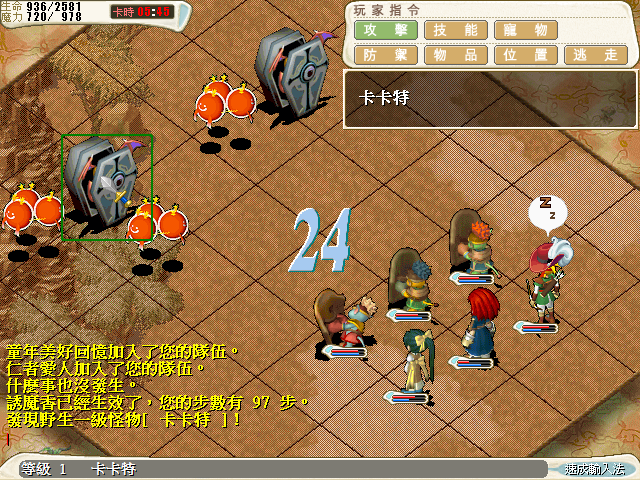Target the enemy inside the green selection box
This screenshot has width=640, height=480.
[x=107, y=186]
